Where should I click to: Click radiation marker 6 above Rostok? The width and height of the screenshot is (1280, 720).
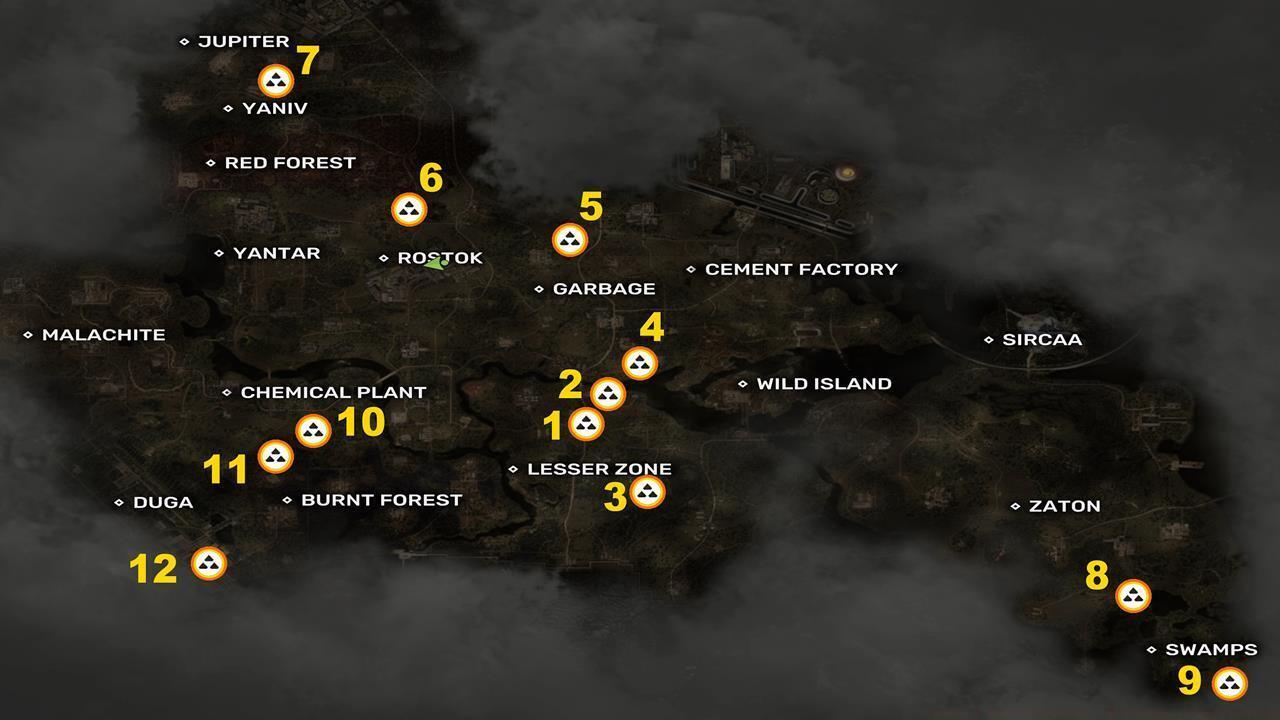[408, 209]
